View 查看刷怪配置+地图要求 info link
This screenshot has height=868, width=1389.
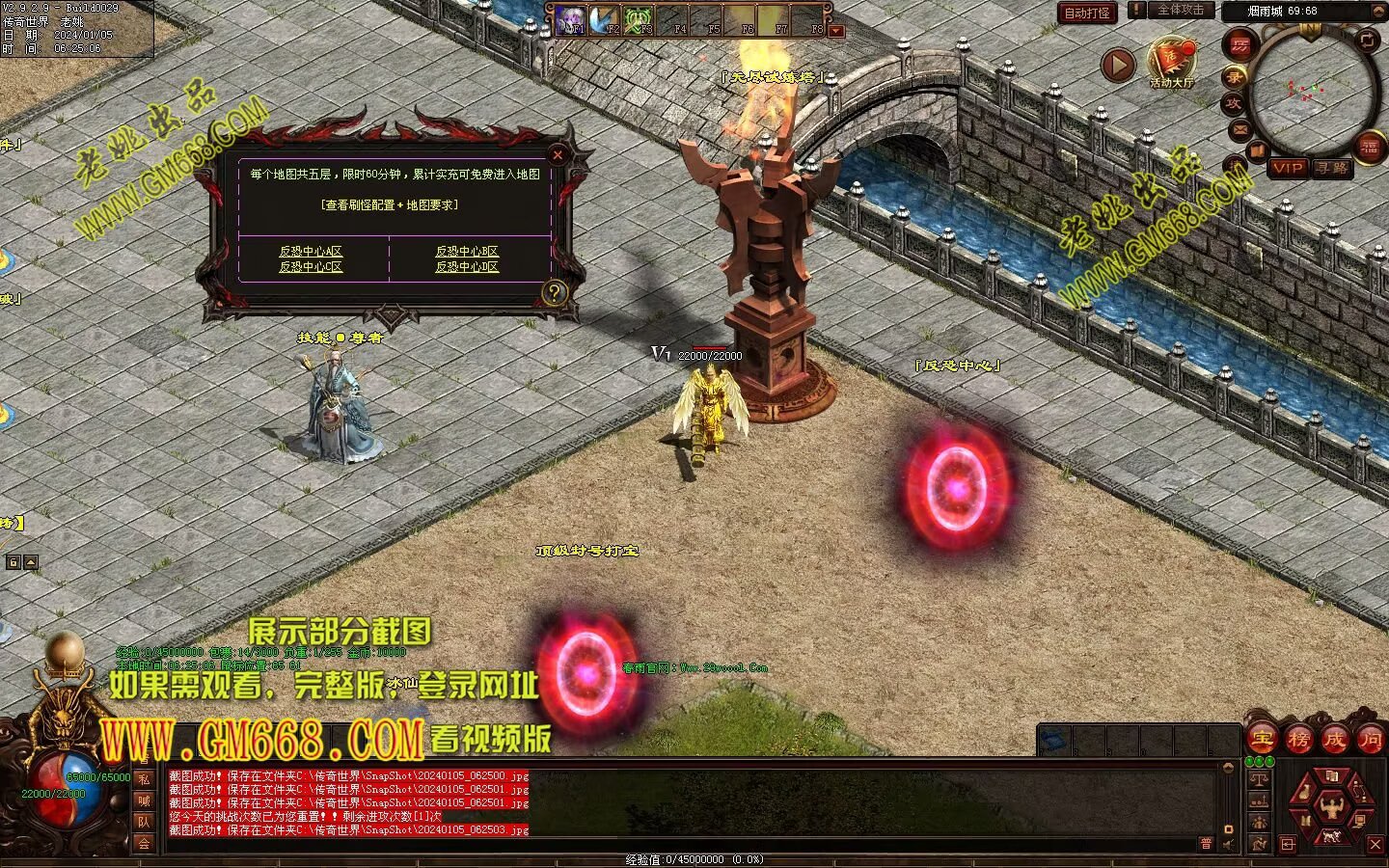pos(390,204)
